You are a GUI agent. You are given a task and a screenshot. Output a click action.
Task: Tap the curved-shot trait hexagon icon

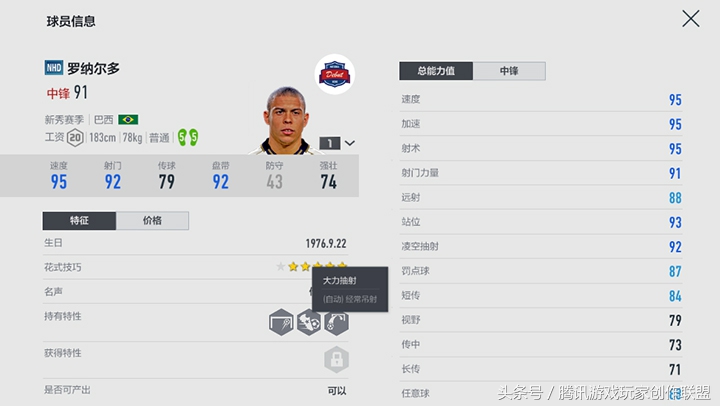point(336,322)
